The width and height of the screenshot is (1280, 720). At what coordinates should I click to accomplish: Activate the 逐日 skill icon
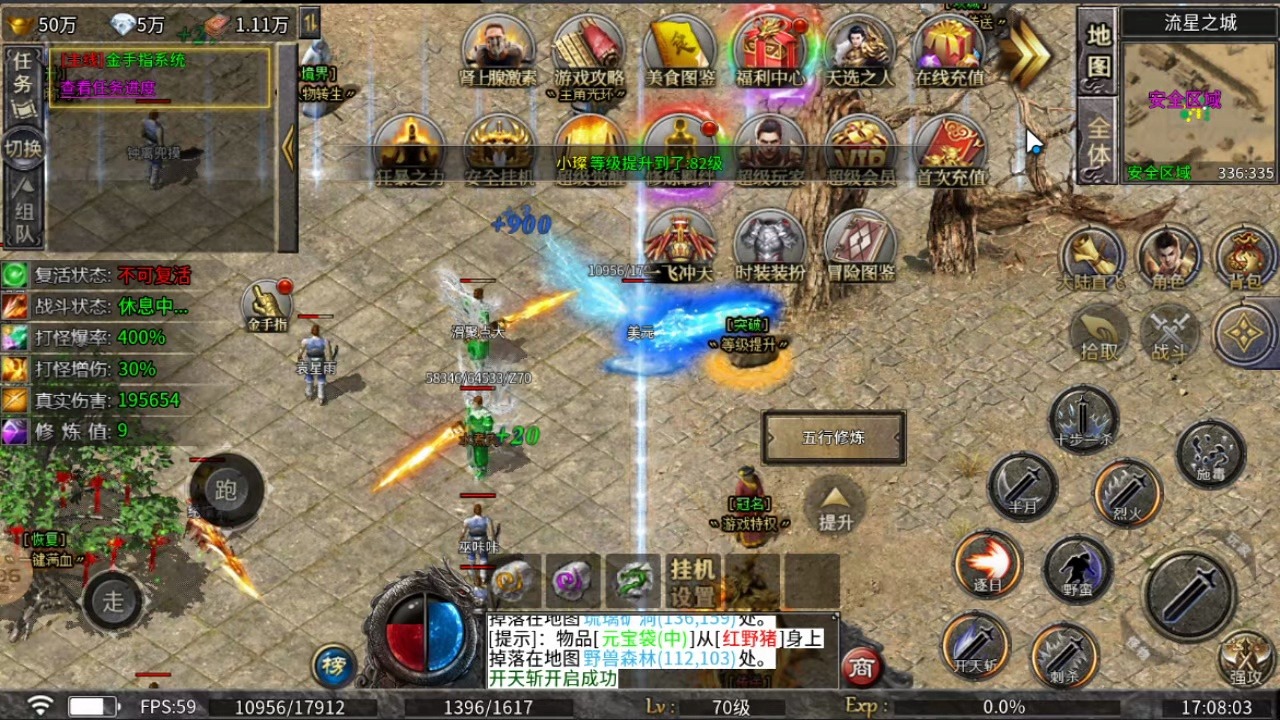pyautogui.click(x=987, y=564)
